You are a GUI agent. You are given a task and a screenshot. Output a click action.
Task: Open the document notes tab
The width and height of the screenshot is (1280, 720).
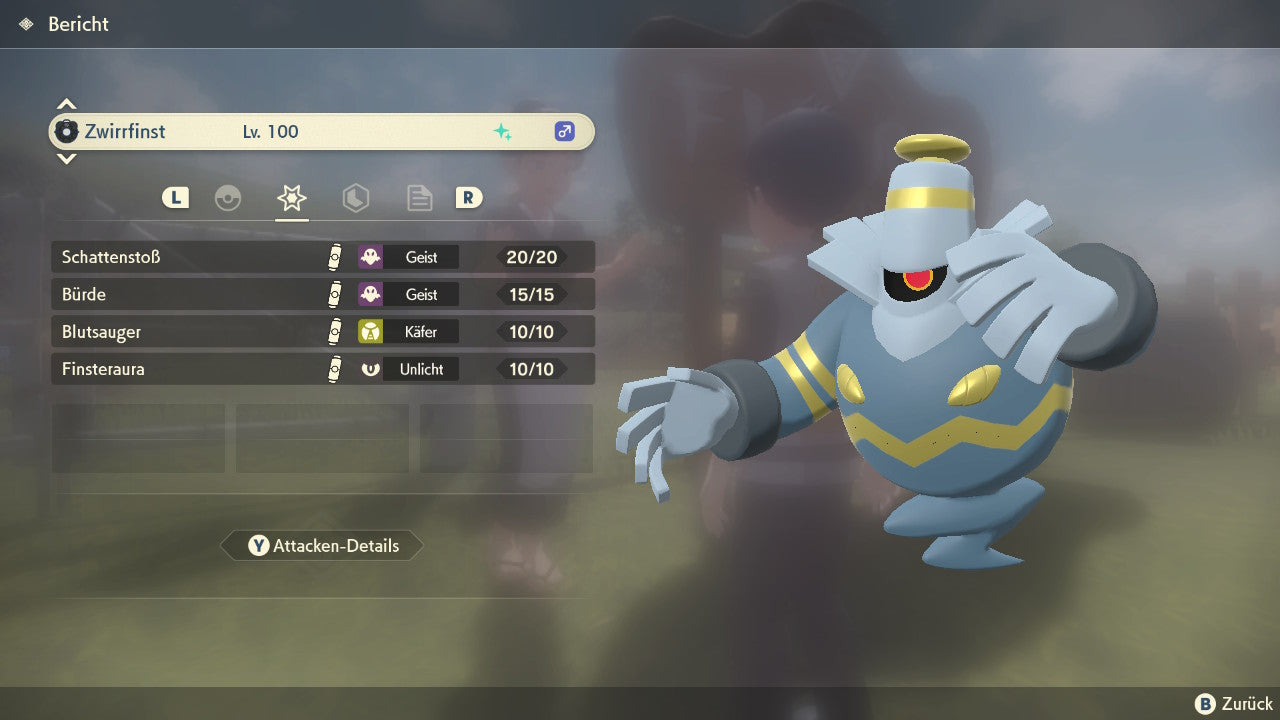[x=419, y=198]
